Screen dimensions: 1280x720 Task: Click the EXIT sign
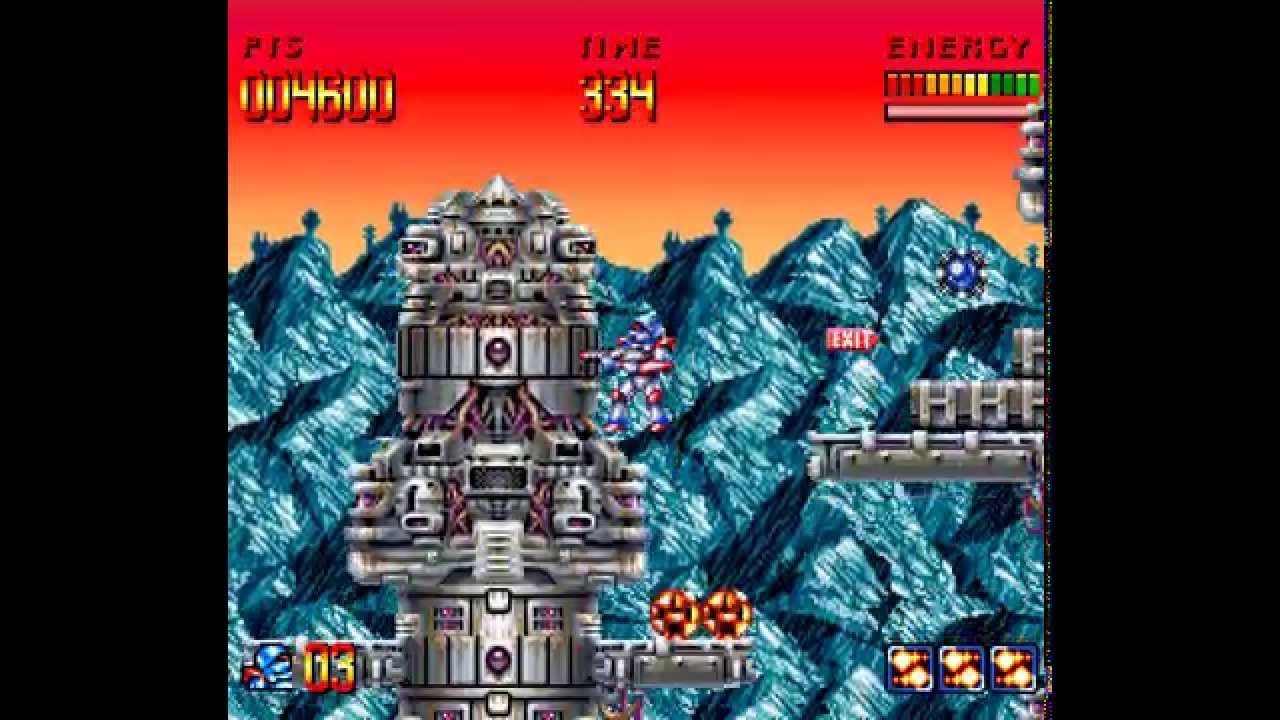[849, 339]
